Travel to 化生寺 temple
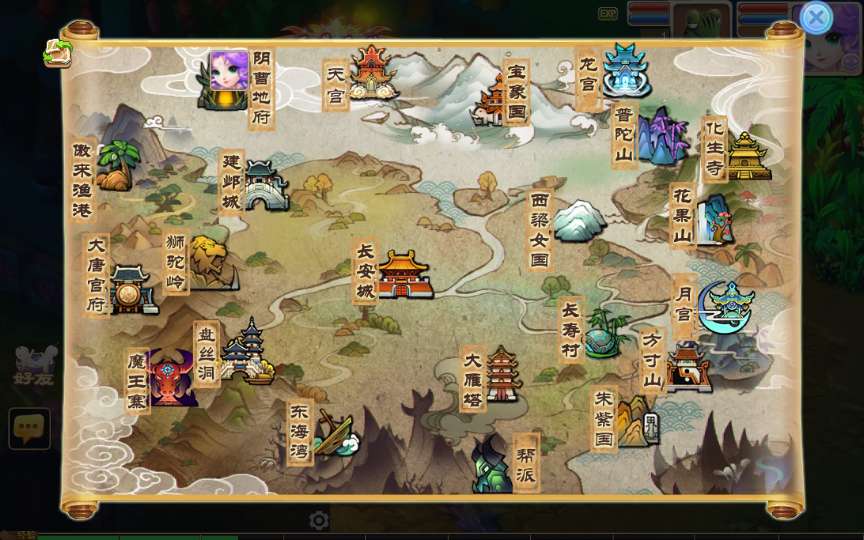The image size is (864, 540). point(747,154)
